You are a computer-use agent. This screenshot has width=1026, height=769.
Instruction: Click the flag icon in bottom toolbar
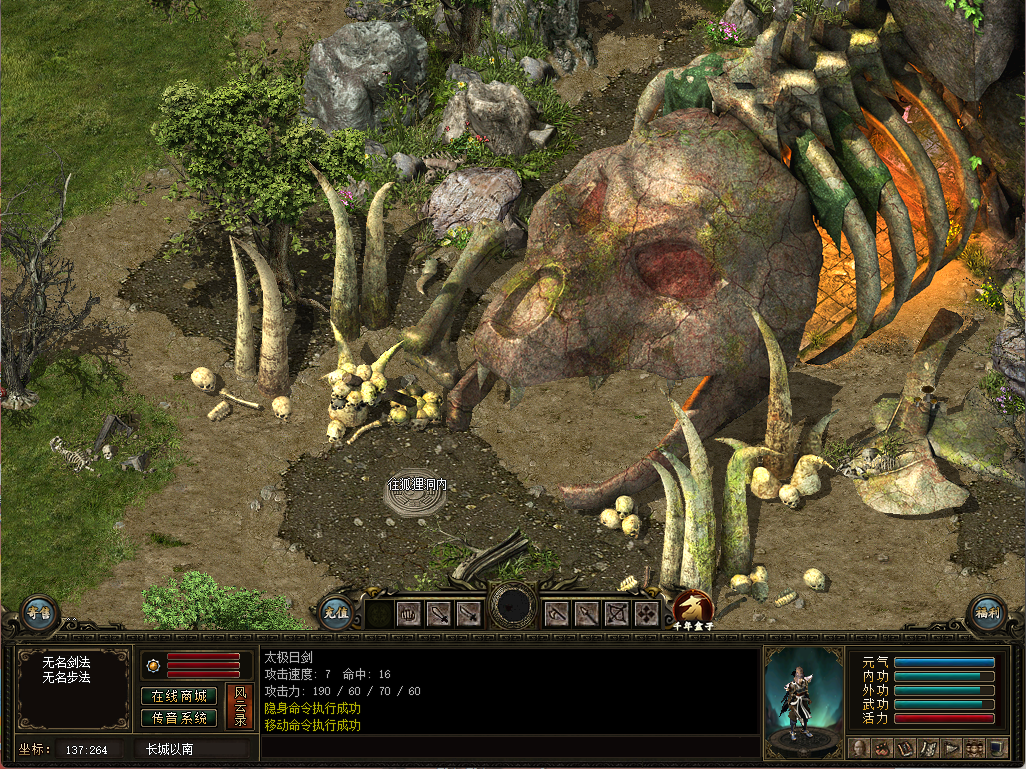coord(951,747)
